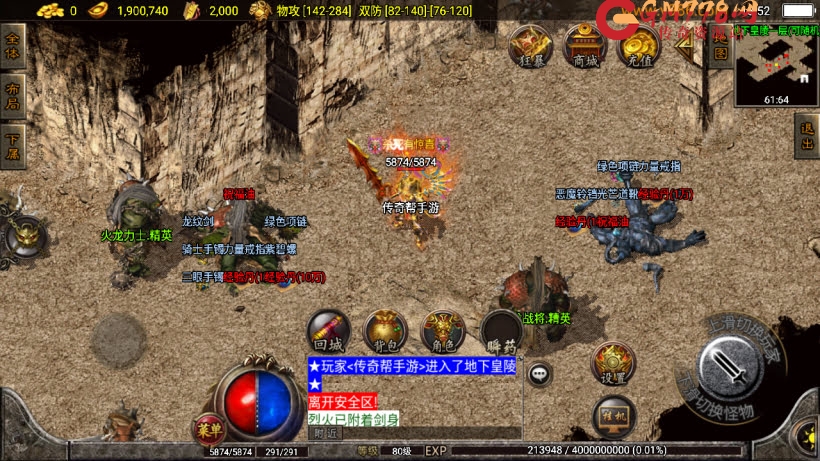820x461 pixels.
Task: Tap the 退出 exit button
Action: tap(807, 135)
